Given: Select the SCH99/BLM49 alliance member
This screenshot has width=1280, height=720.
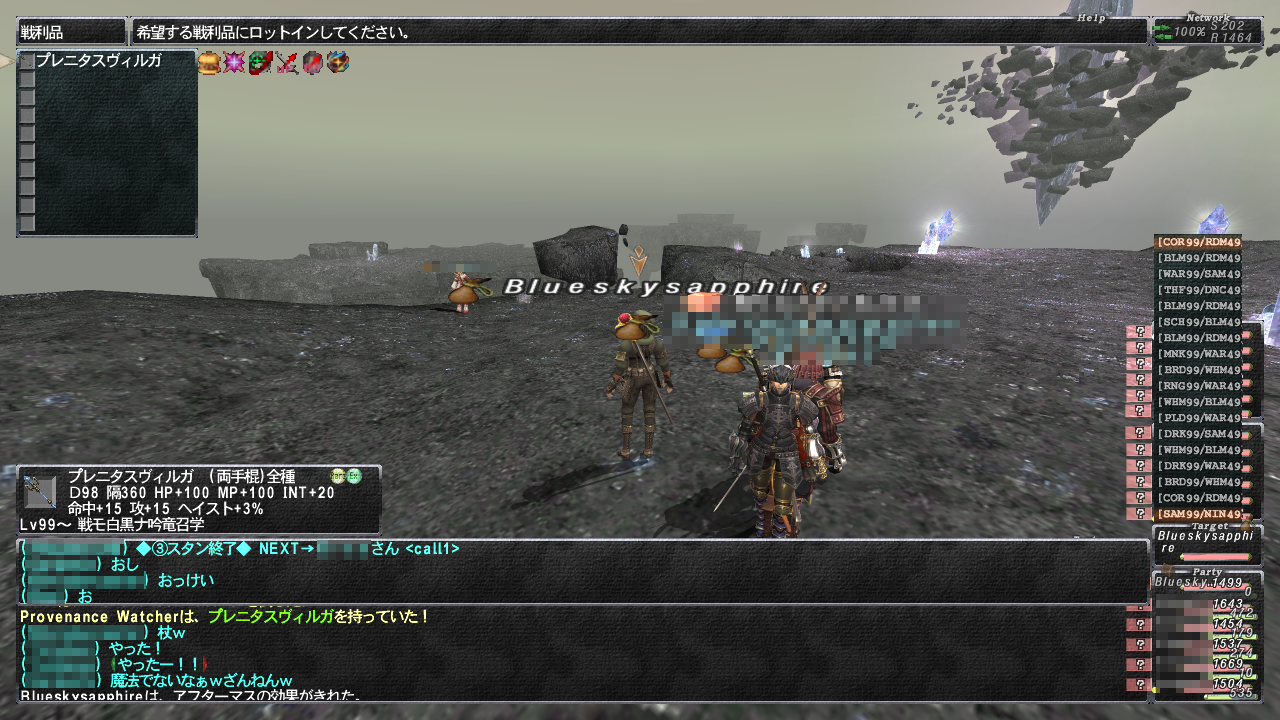Looking at the screenshot, I should [x=1199, y=322].
